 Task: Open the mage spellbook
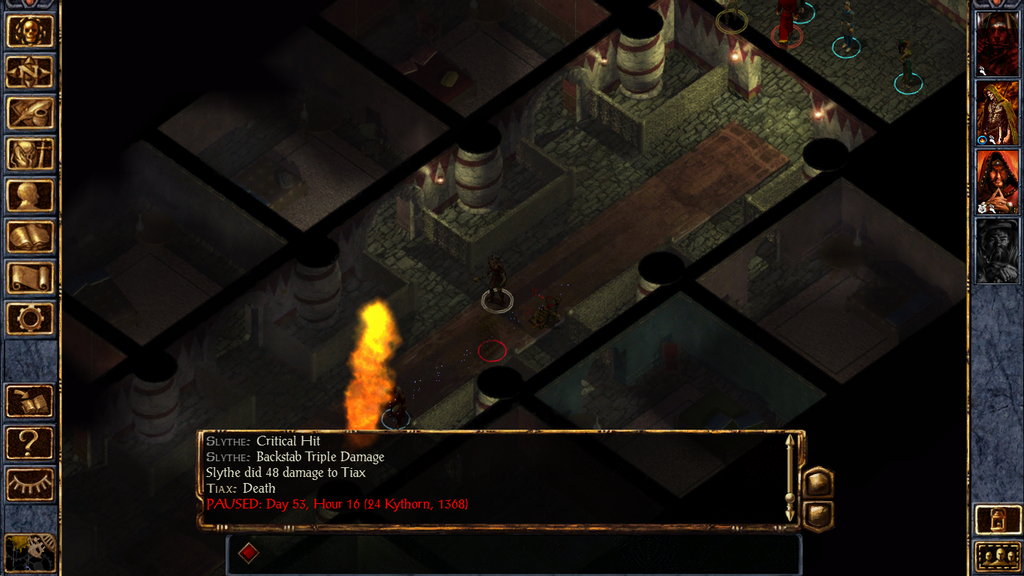pos(30,236)
